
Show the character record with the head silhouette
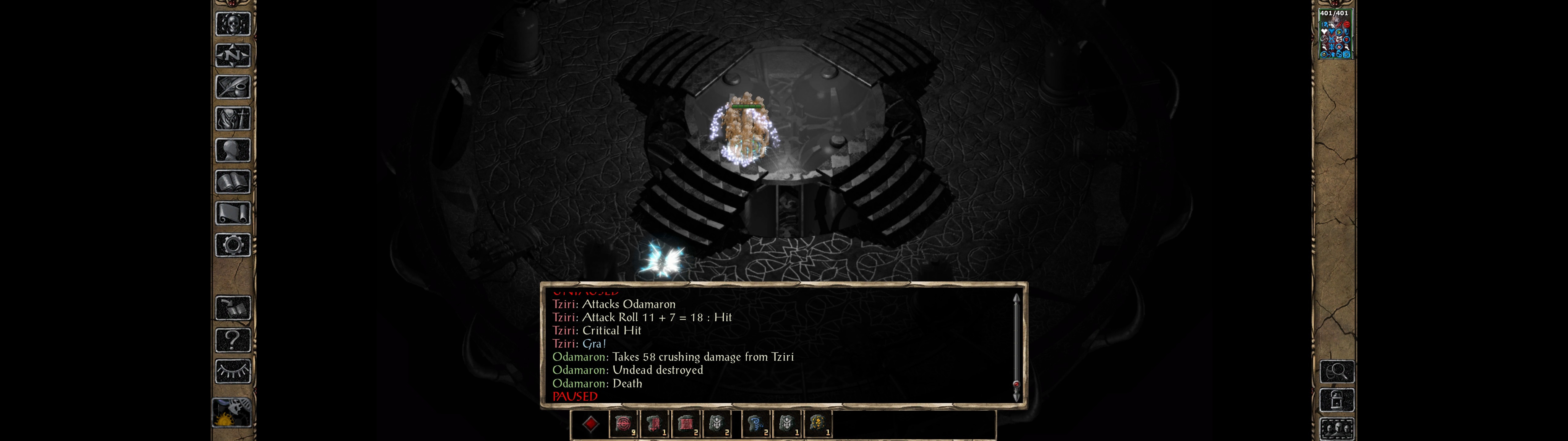(x=232, y=150)
